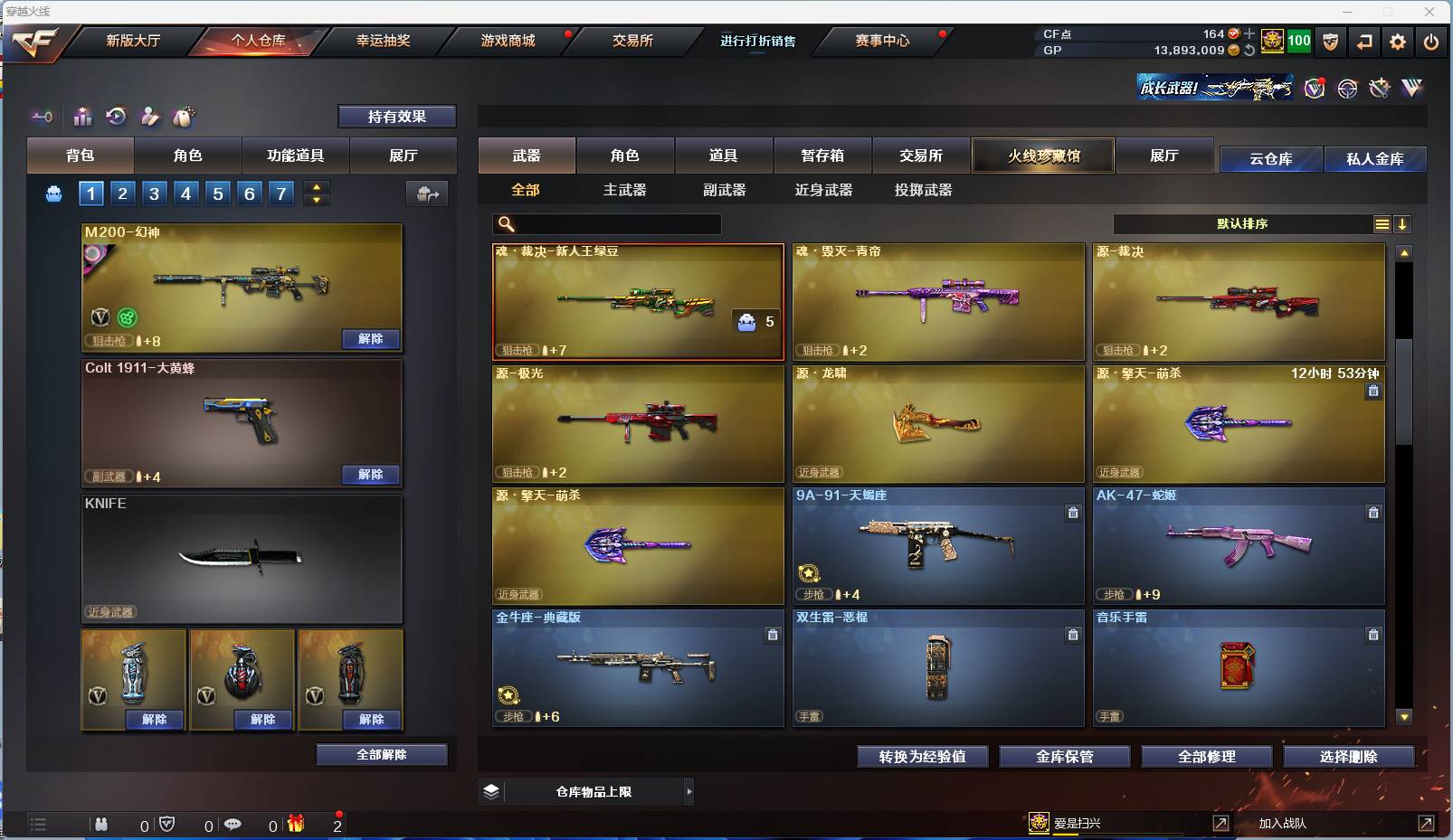Toggle the descending sort arrow
The image size is (1453, 840).
1403,223
